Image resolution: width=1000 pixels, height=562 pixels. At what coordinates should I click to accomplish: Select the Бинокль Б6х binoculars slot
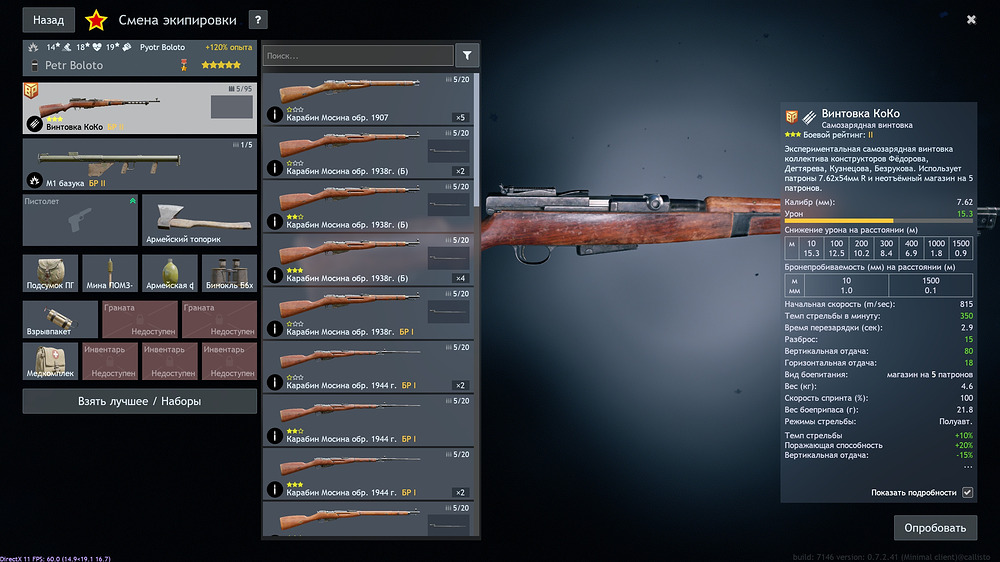click(x=228, y=272)
